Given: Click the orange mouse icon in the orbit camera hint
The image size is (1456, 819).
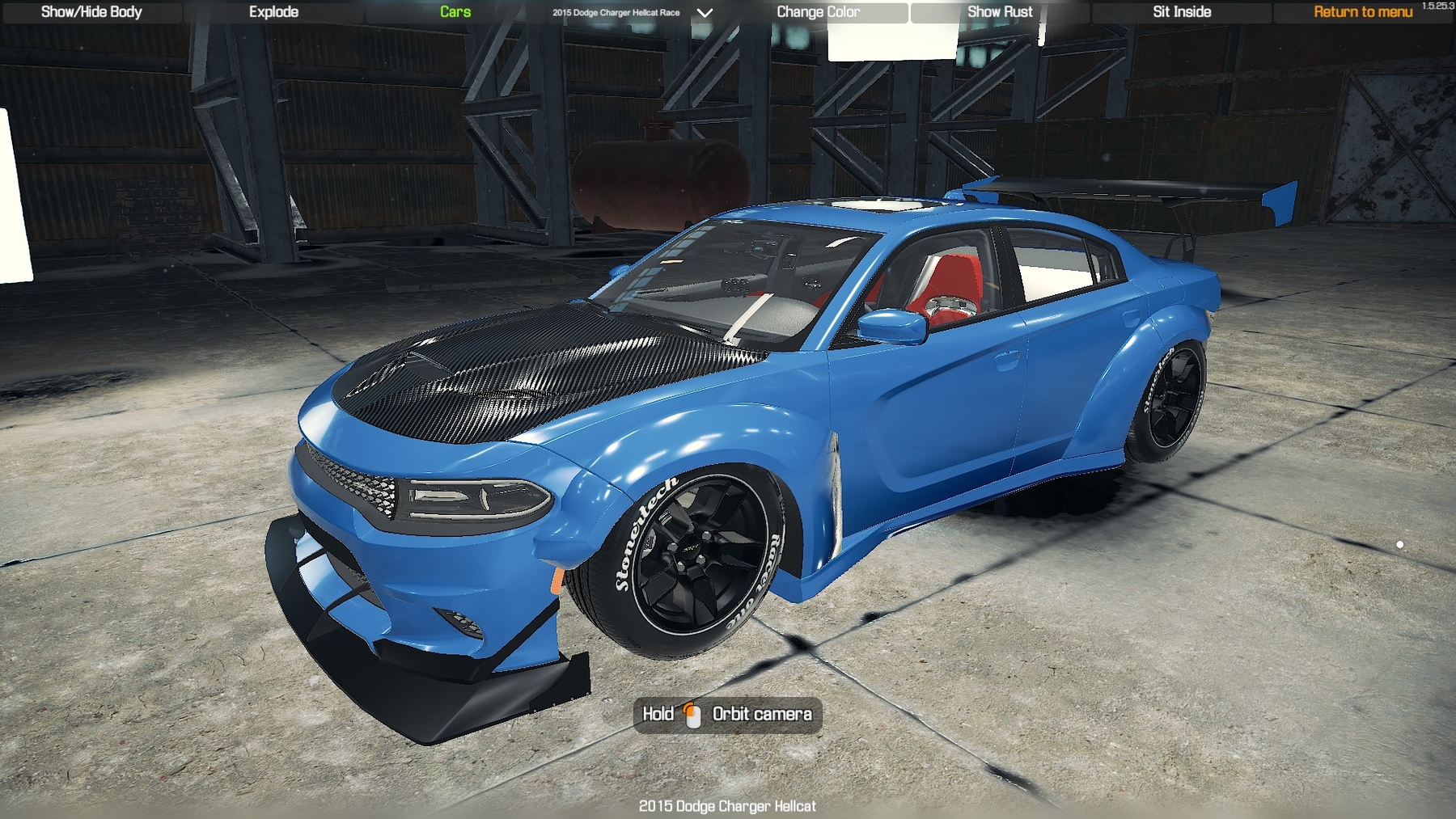Looking at the screenshot, I should 690,715.
